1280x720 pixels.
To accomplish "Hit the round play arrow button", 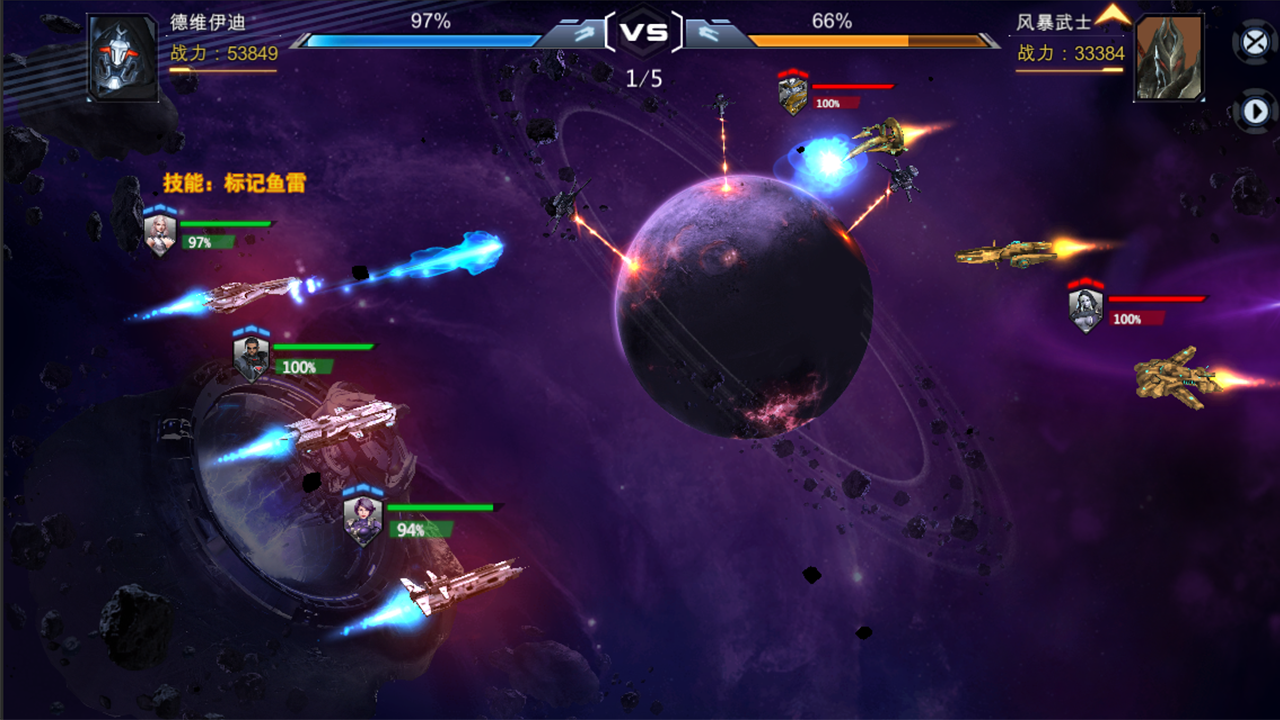I will [x=1254, y=111].
